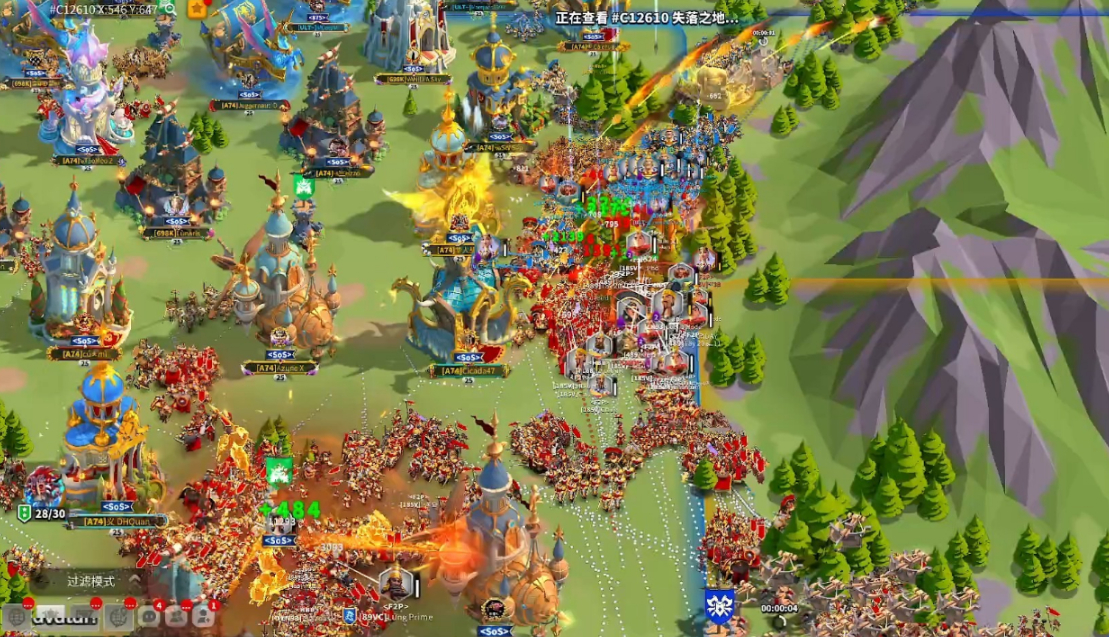
Task: Open the orange star bookmarks button
Action: pos(198,8)
